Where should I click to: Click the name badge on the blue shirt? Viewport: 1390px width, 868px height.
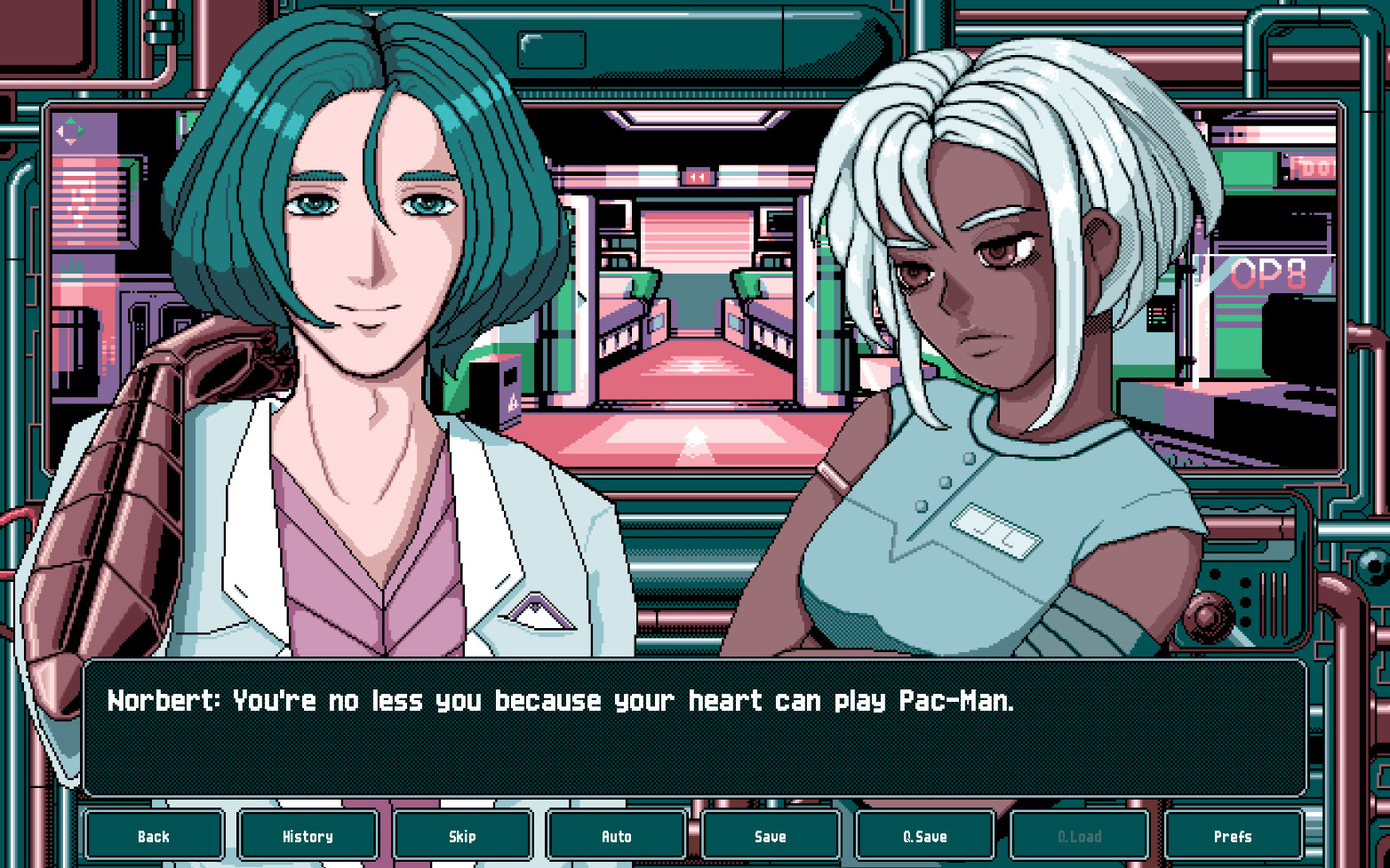pos(995,533)
